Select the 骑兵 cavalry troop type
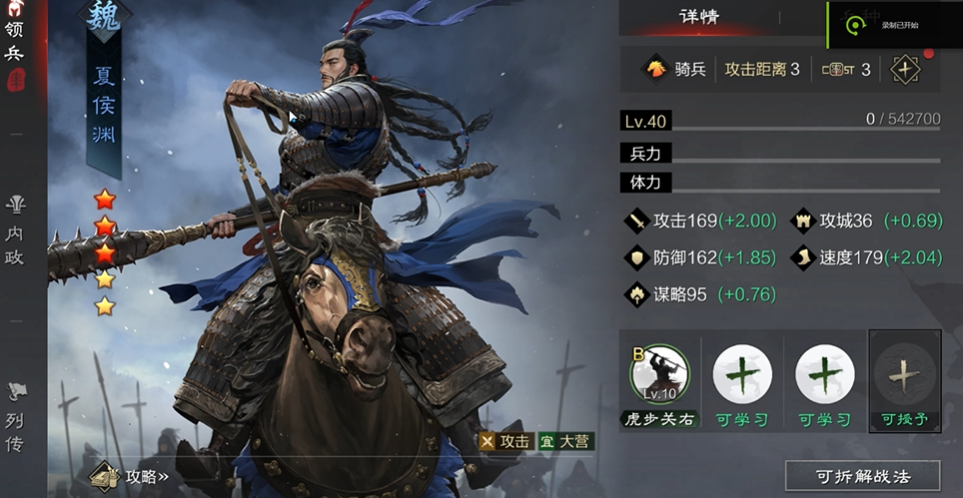 (676, 69)
